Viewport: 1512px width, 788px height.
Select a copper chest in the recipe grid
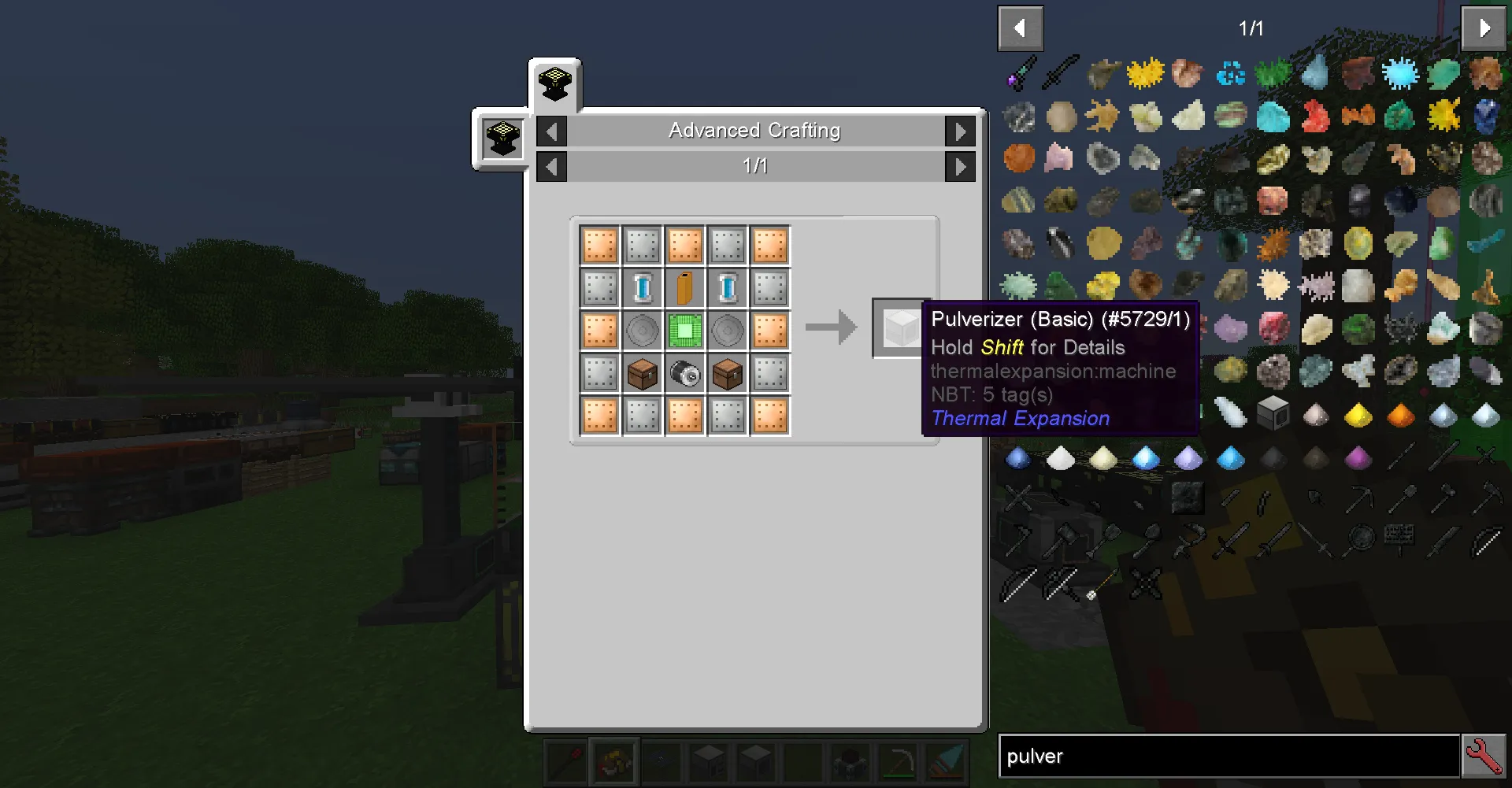[643, 373]
